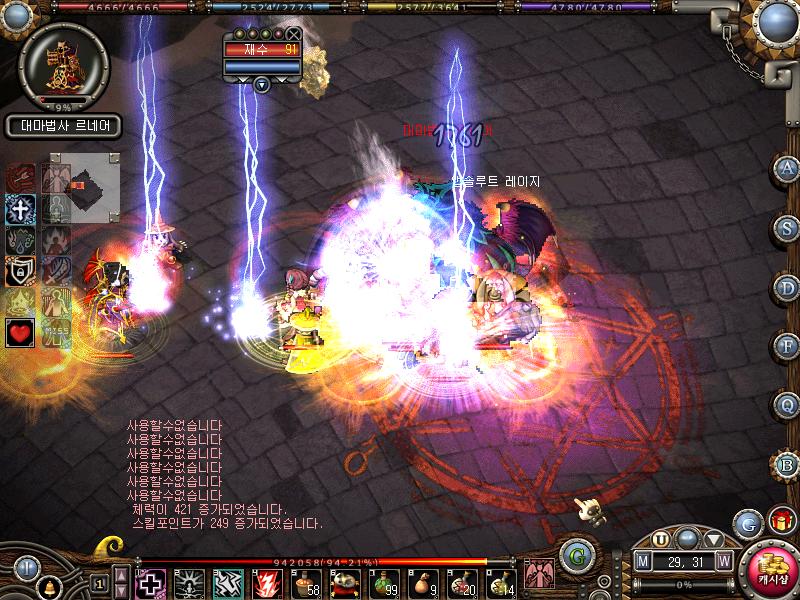Select the red heart buff icon
This screenshot has height=600, width=800.
click(x=20, y=332)
